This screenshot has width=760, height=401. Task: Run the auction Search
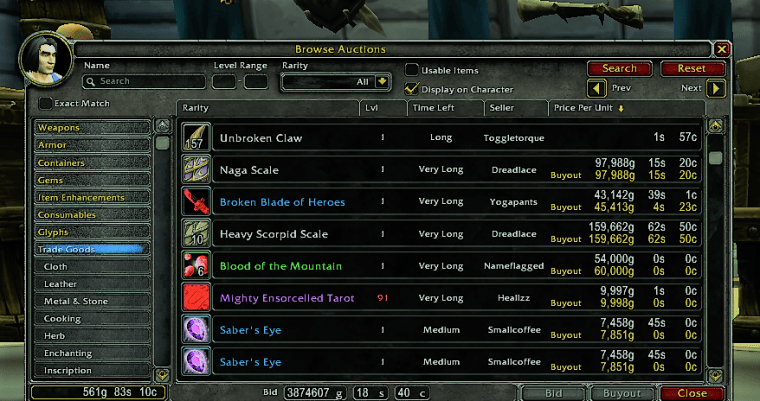click(619, 69)
